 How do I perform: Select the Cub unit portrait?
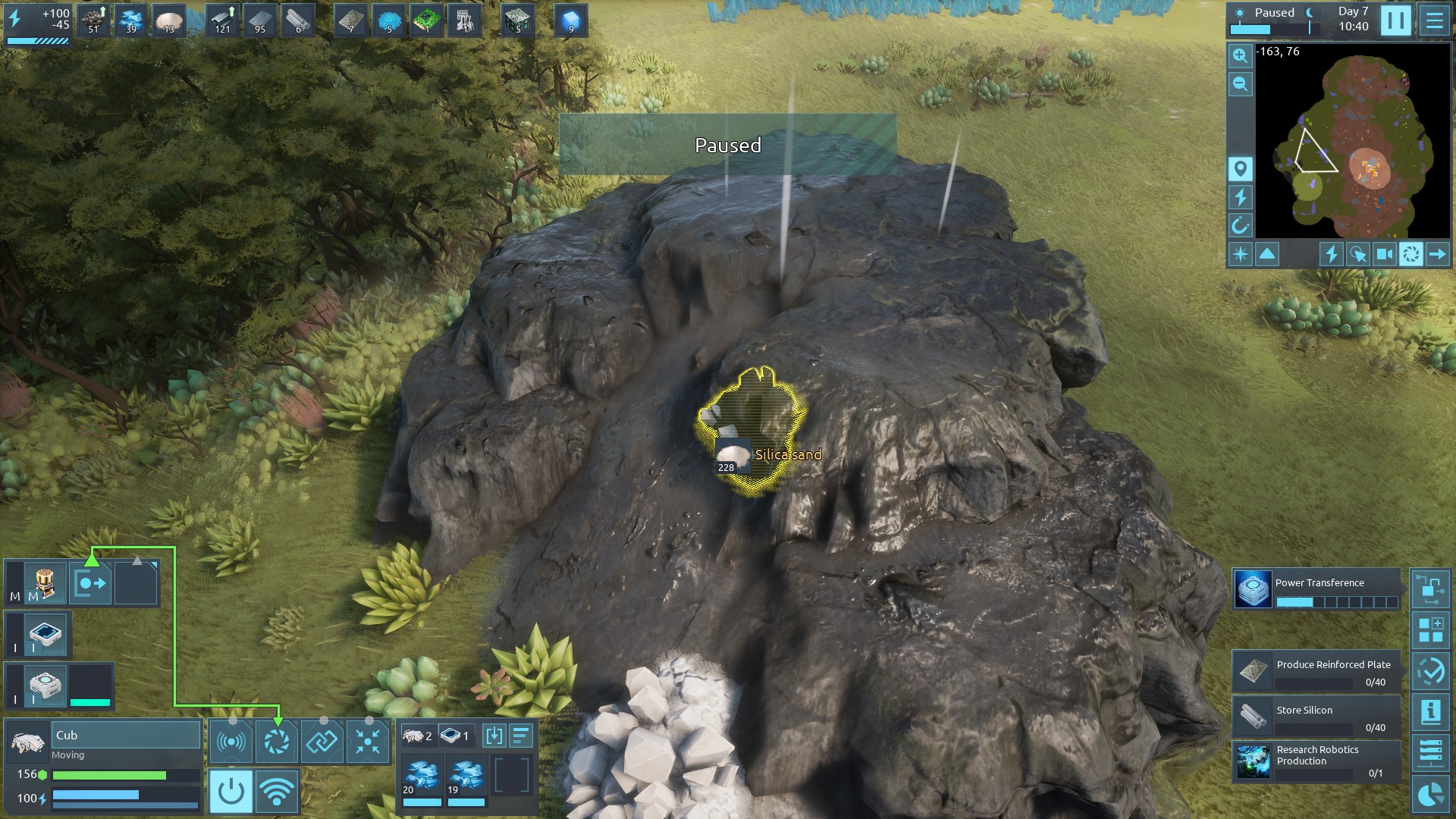pos(28,743)
